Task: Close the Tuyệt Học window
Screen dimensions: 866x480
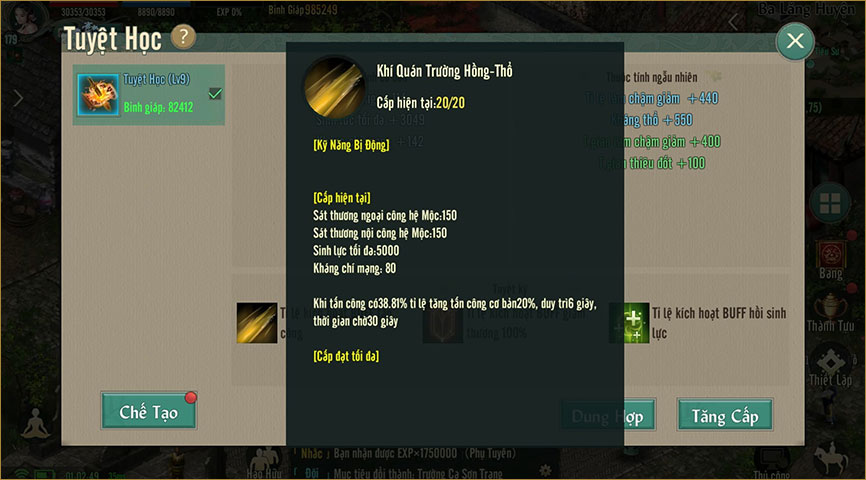Action: pyautogui.click(x=795, y=41)
